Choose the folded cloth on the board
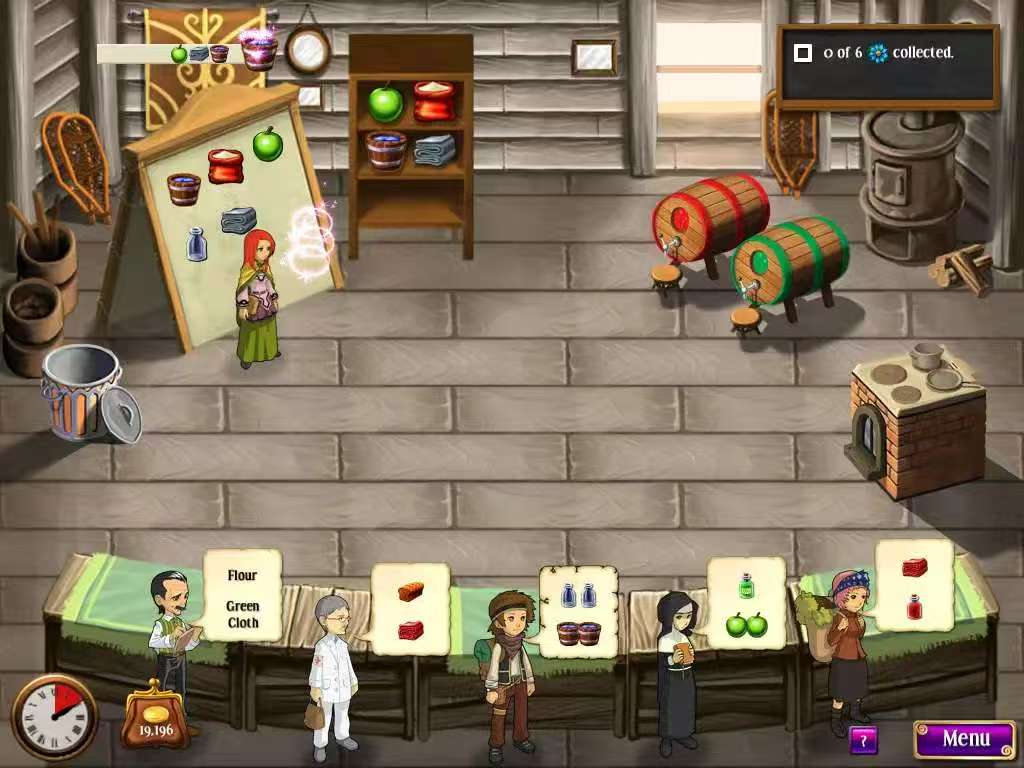The height and width of the screenshot is (768, 1024). (x=238, y=219)
